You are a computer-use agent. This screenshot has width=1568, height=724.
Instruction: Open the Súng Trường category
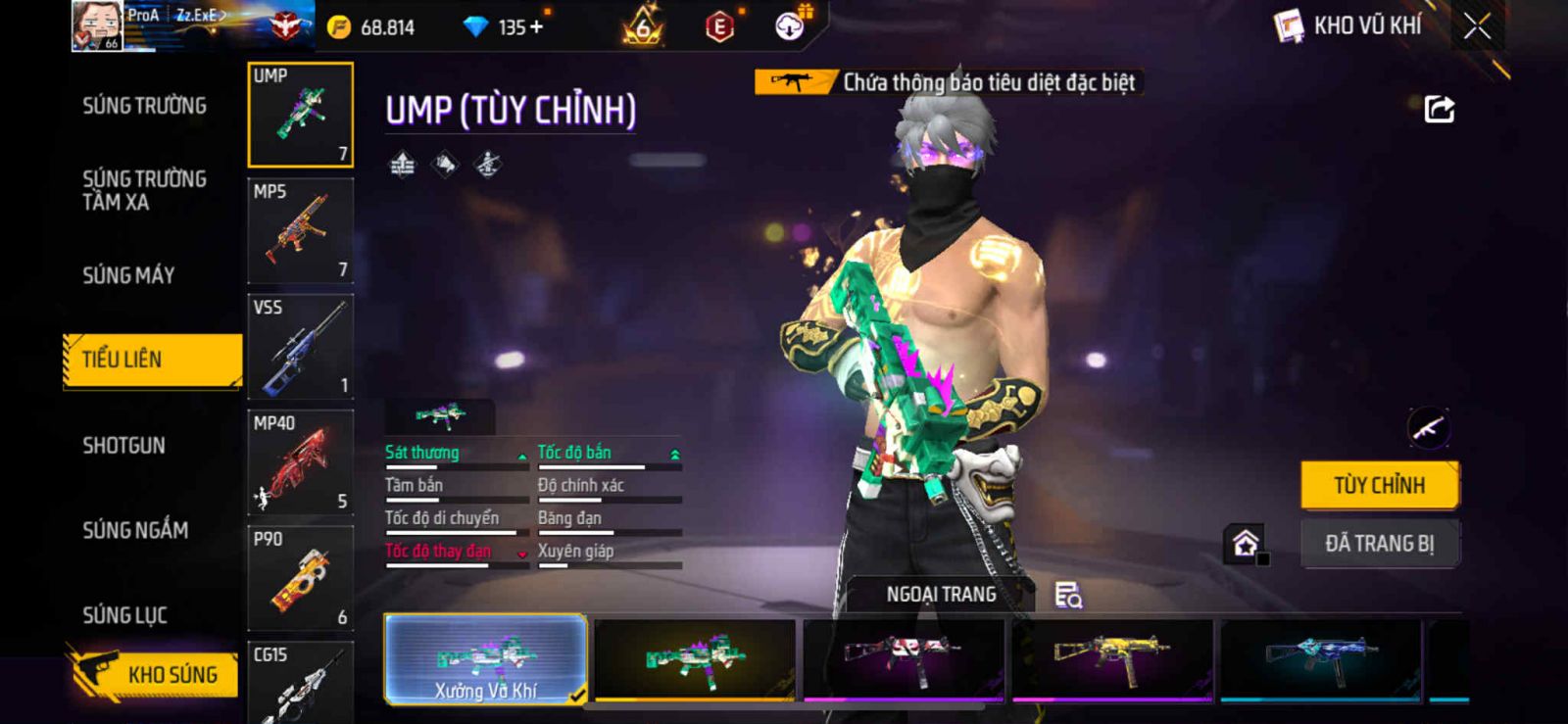pyautogui.click(x=144, y=106)
